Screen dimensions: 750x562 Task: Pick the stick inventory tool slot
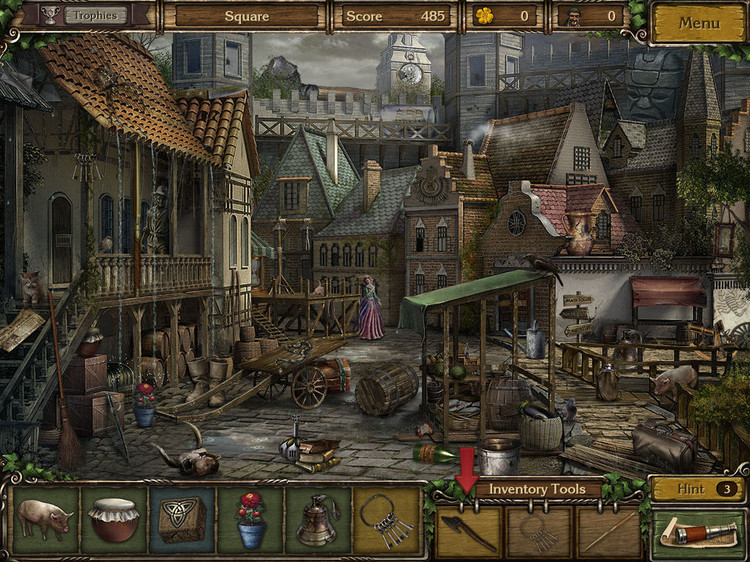click(609, 532)
